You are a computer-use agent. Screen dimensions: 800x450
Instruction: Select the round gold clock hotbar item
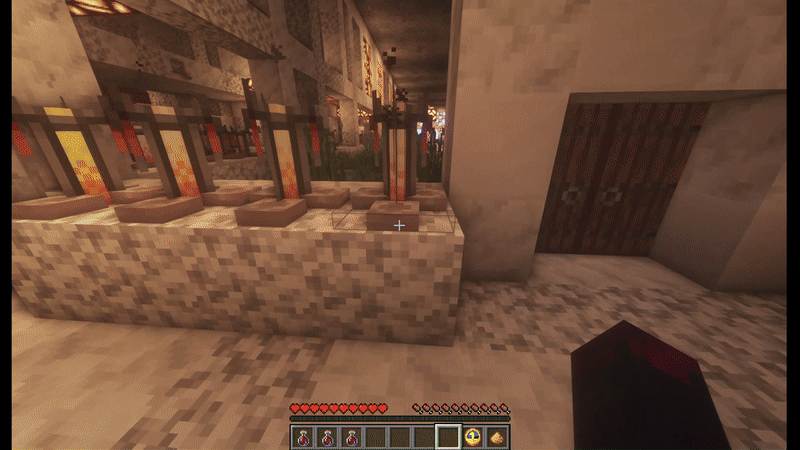point(473,437)
